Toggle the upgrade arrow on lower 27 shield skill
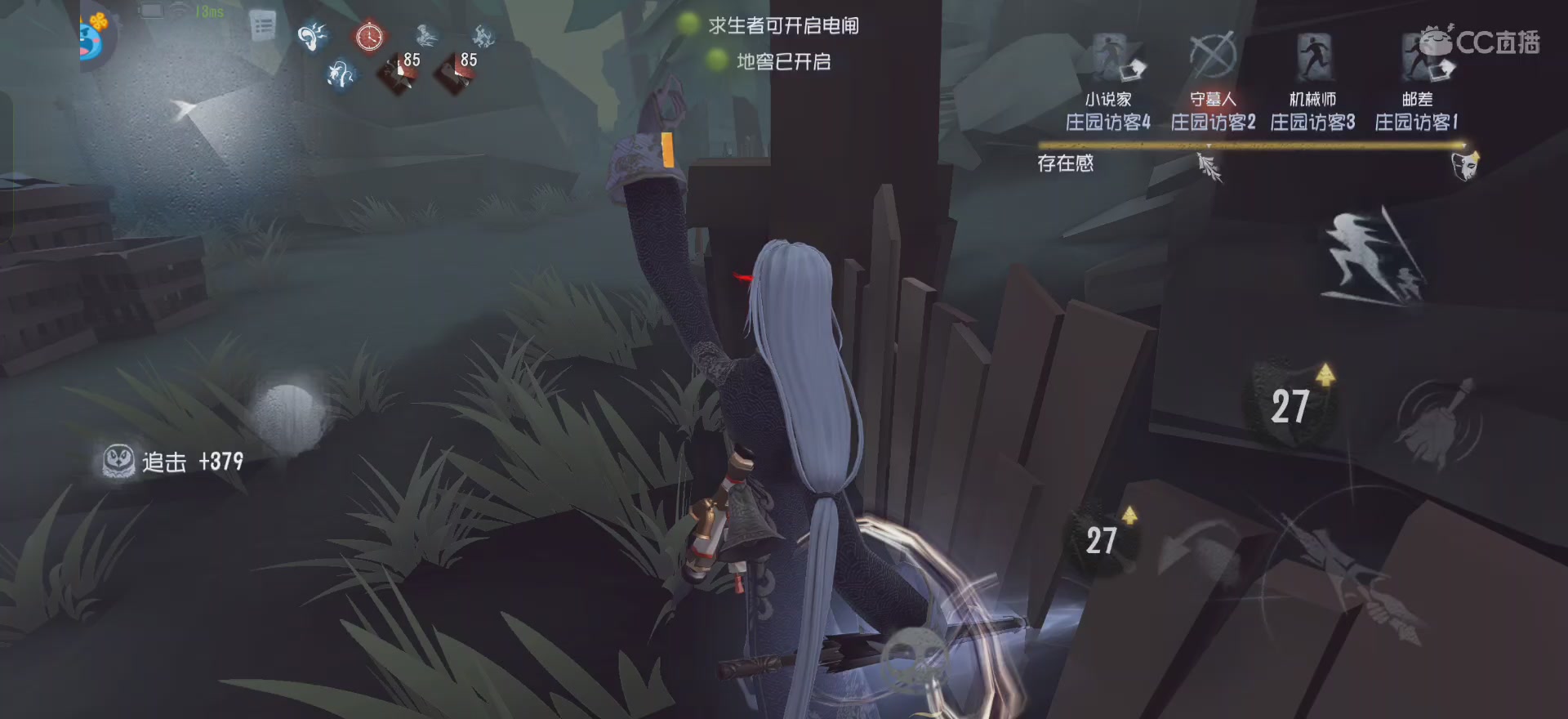This screenshot has height=719, width=1568. click(x=1130, y=516)
